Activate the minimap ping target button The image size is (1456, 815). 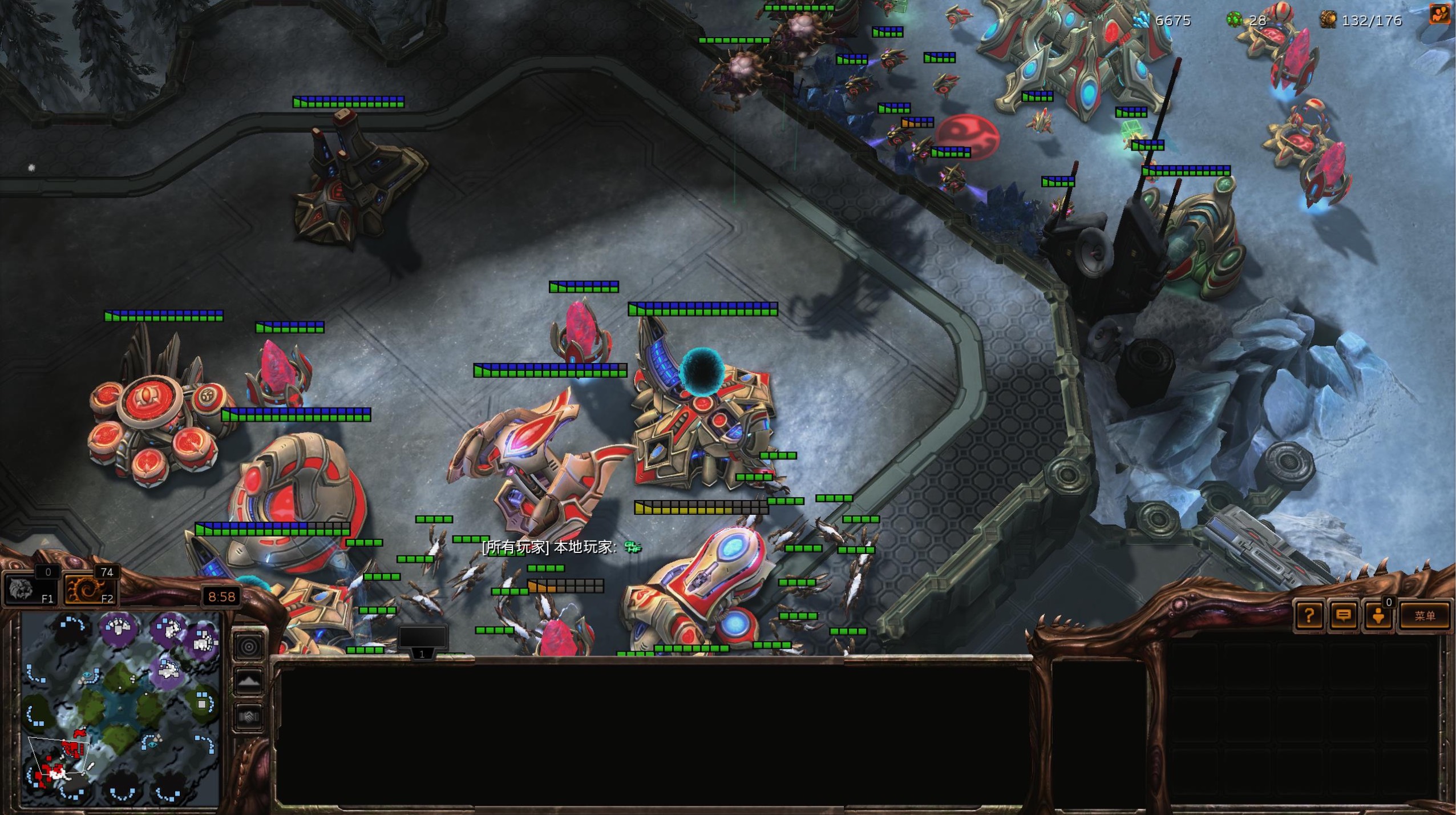click(249, 647)
